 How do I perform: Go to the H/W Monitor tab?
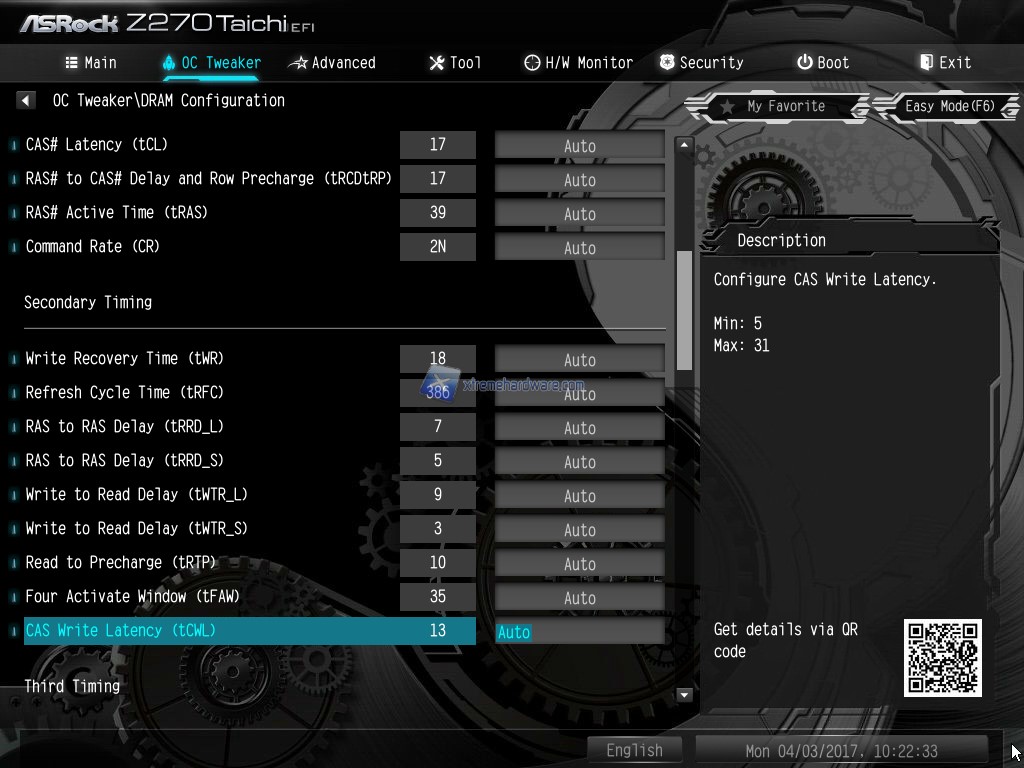(578, 62)
